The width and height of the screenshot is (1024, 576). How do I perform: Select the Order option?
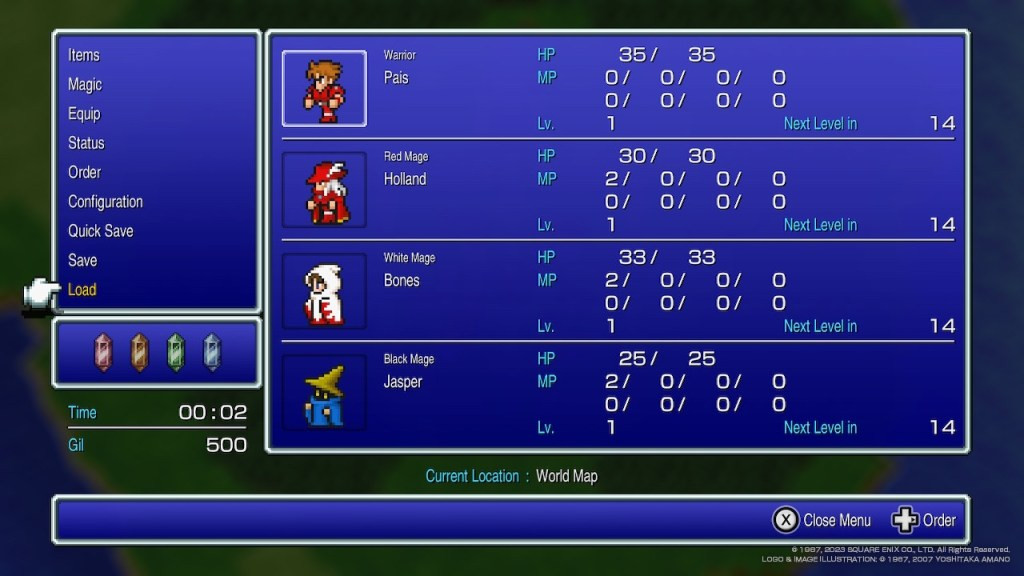pyautogui.click(x=84, y=172)
